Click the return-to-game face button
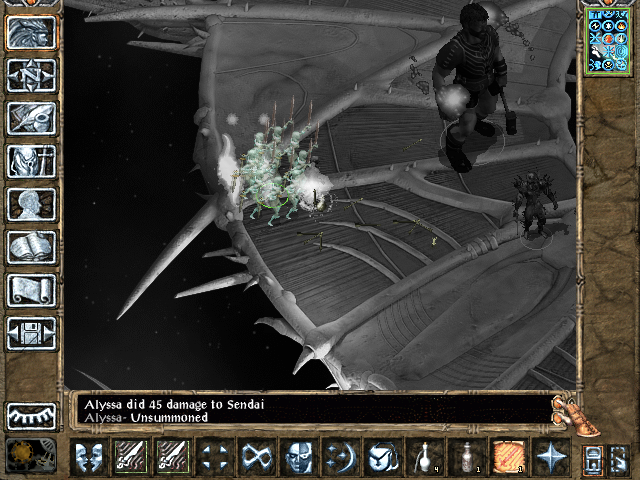This screenshot has width=640, height=480. pos(31,32)
